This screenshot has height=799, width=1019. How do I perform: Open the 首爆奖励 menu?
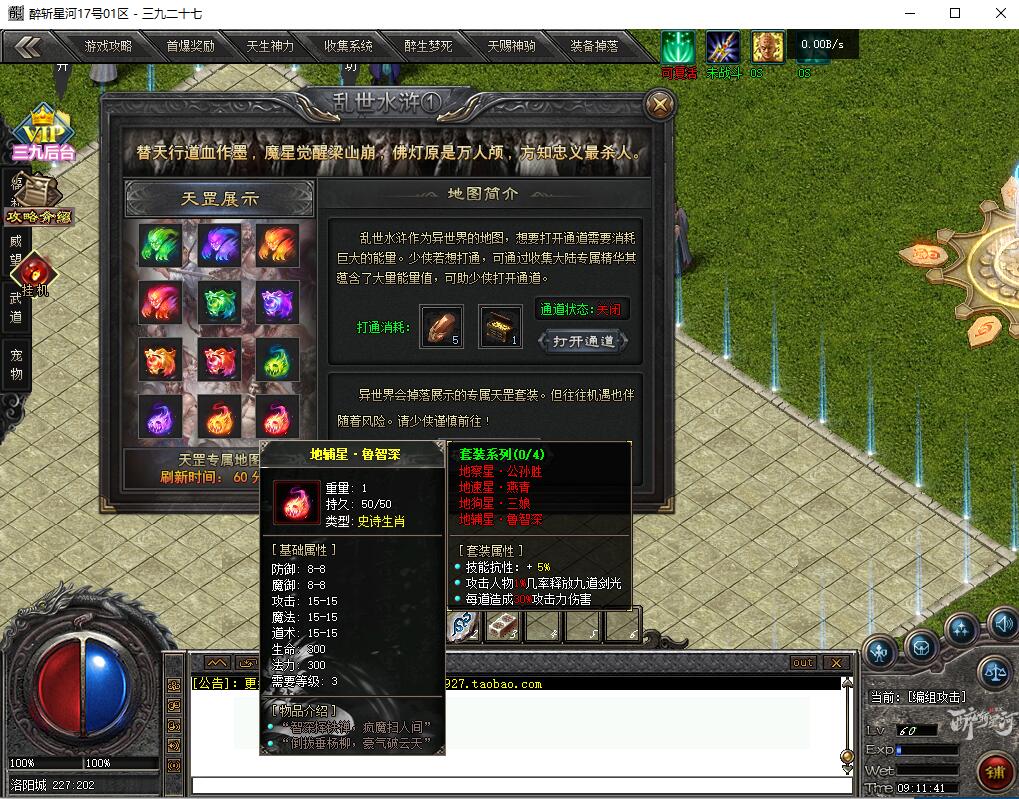tap(190, 46)
